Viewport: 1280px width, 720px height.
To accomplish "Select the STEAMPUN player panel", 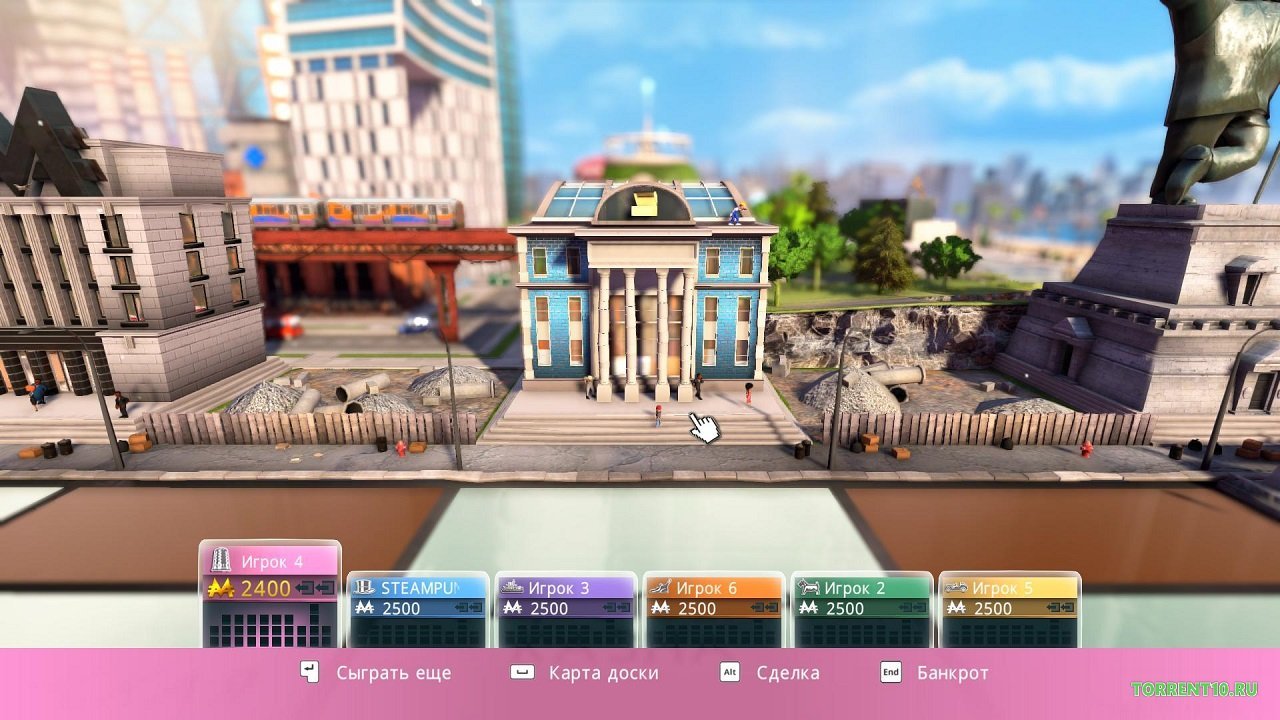I will click(417, 608).
